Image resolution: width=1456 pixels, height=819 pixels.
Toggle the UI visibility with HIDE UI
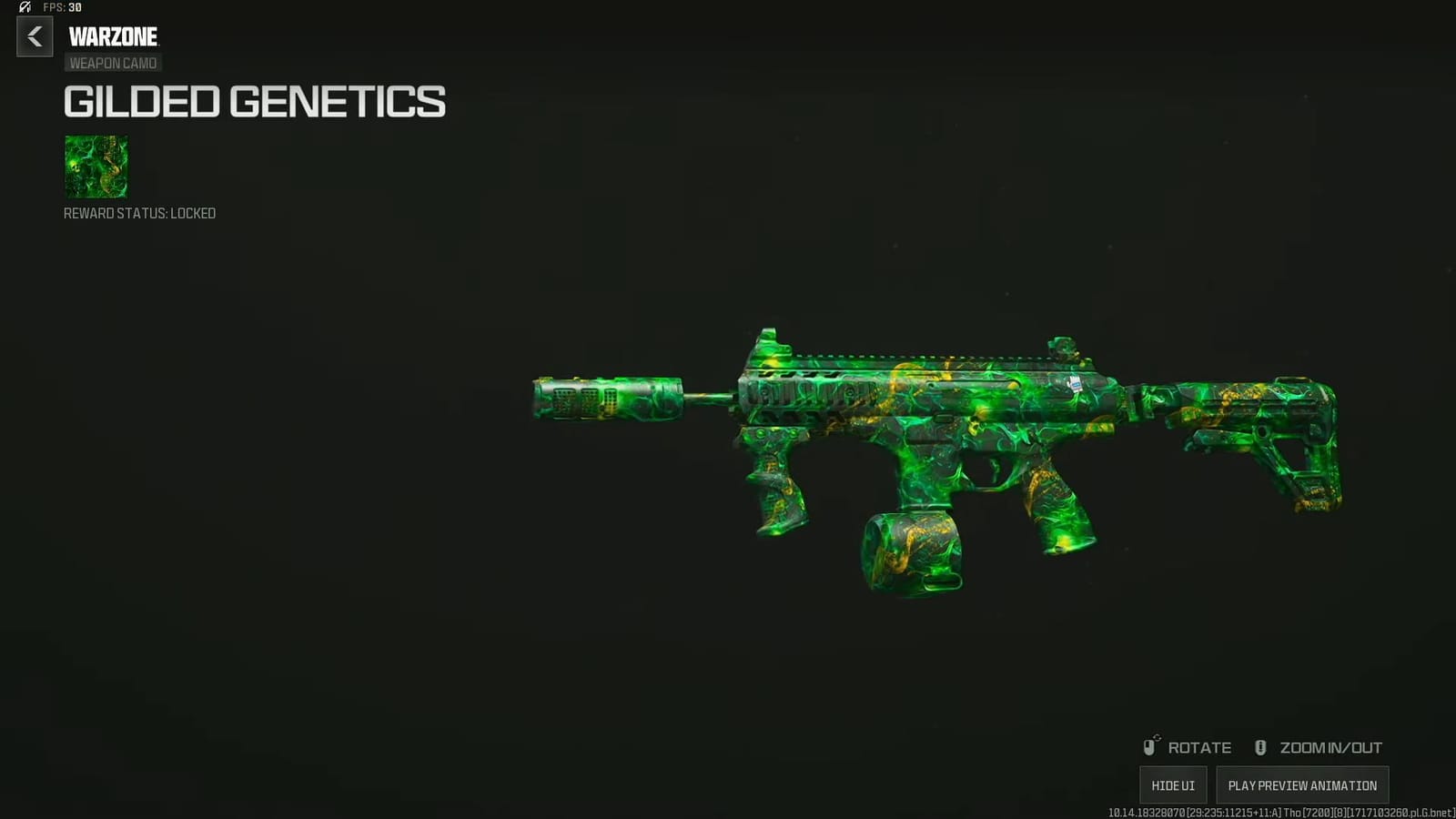[1174, 784]
